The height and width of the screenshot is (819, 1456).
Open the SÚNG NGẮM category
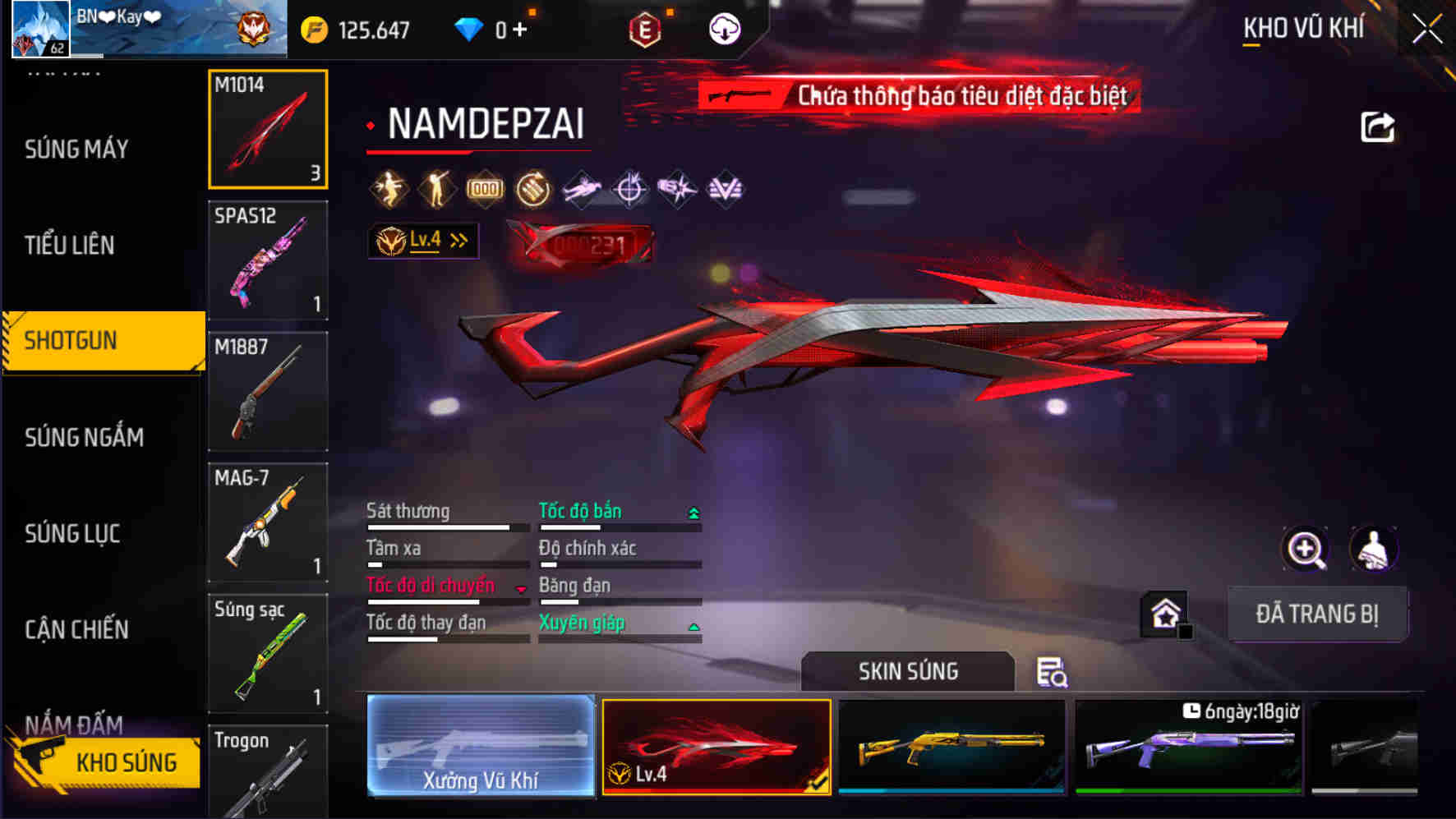click(x=82, y=437)
